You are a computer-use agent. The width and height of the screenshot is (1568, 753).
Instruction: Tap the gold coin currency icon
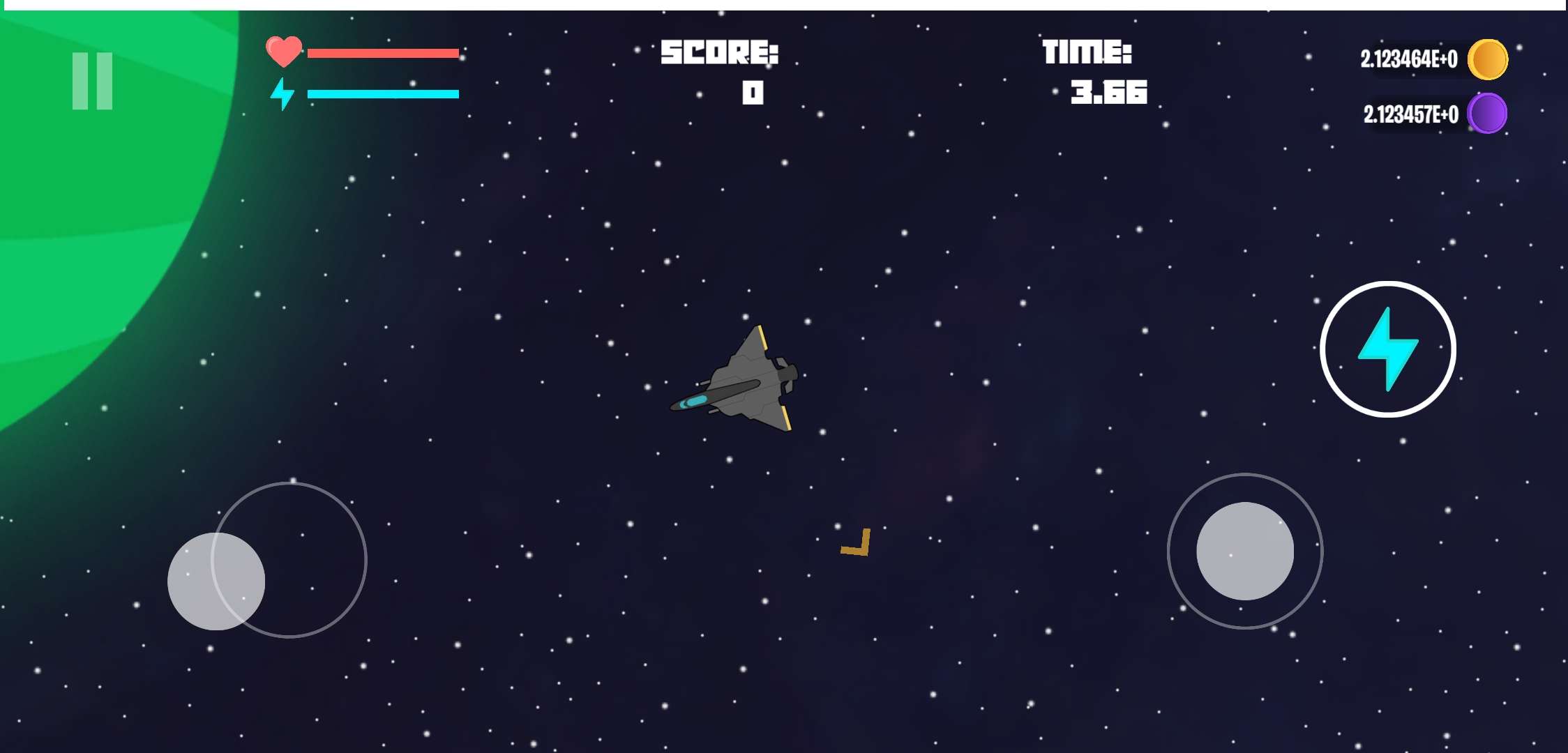tap(1488, 60)
